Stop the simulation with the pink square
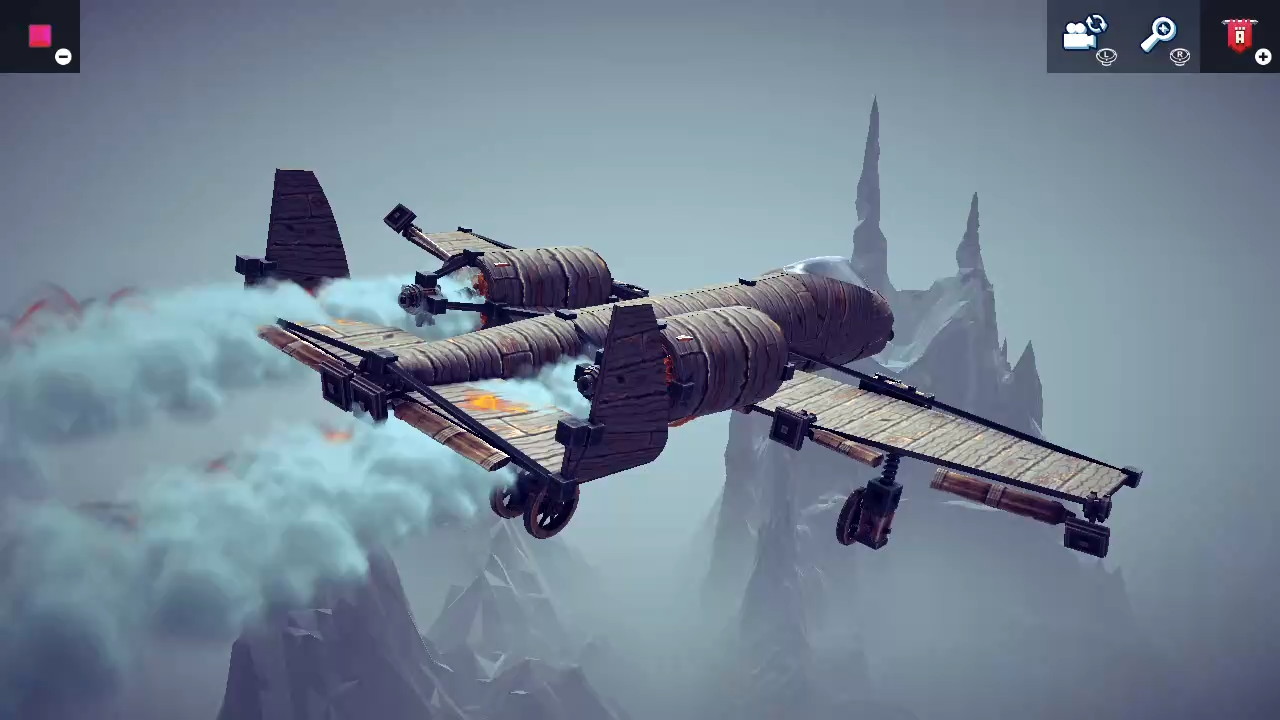Image resolution: width=1280 pixels, height=720 pixels. [x=40, y=36]
